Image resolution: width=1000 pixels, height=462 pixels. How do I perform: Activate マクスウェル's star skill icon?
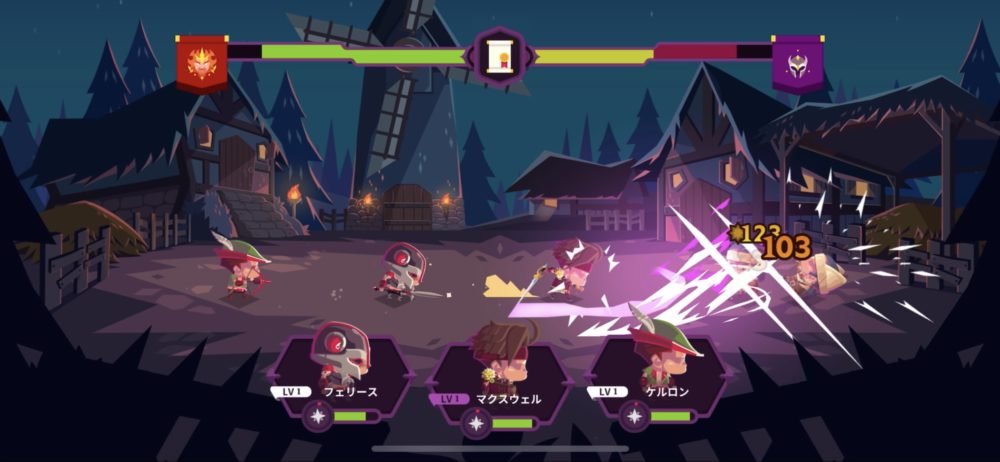coord(477,424)
